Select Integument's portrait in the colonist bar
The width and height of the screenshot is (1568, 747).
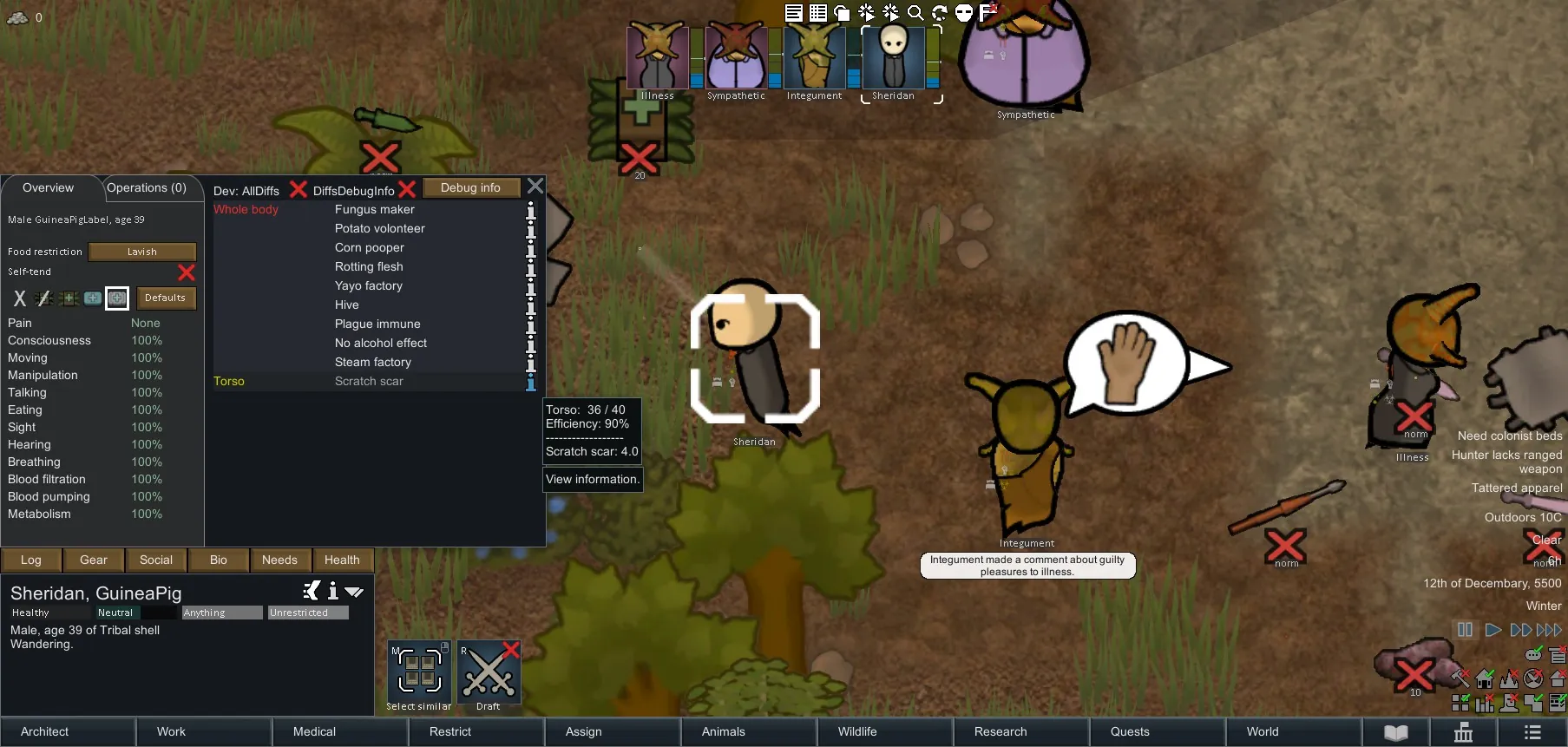point(814,58)
